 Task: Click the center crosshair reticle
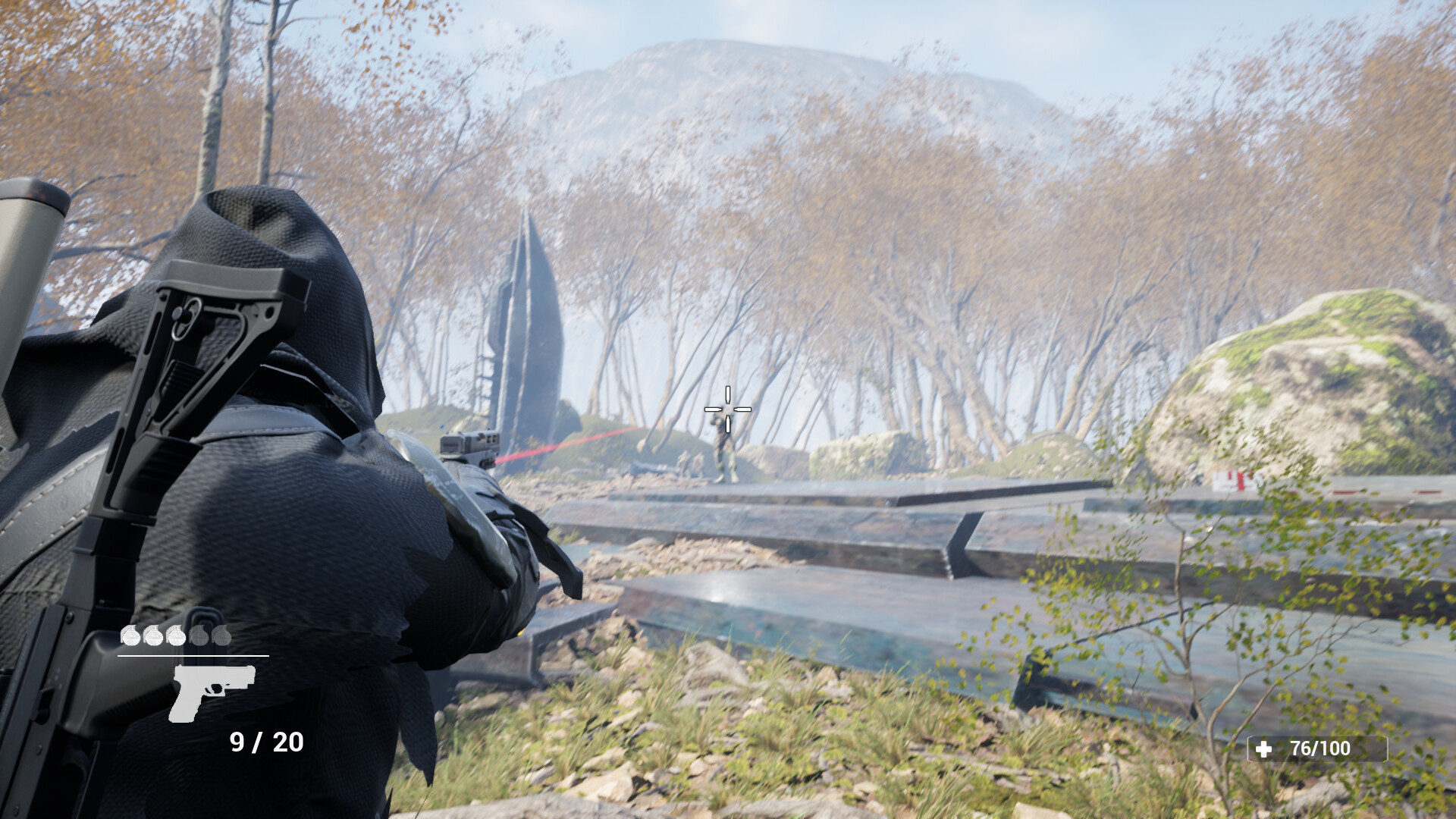[728, 409]
